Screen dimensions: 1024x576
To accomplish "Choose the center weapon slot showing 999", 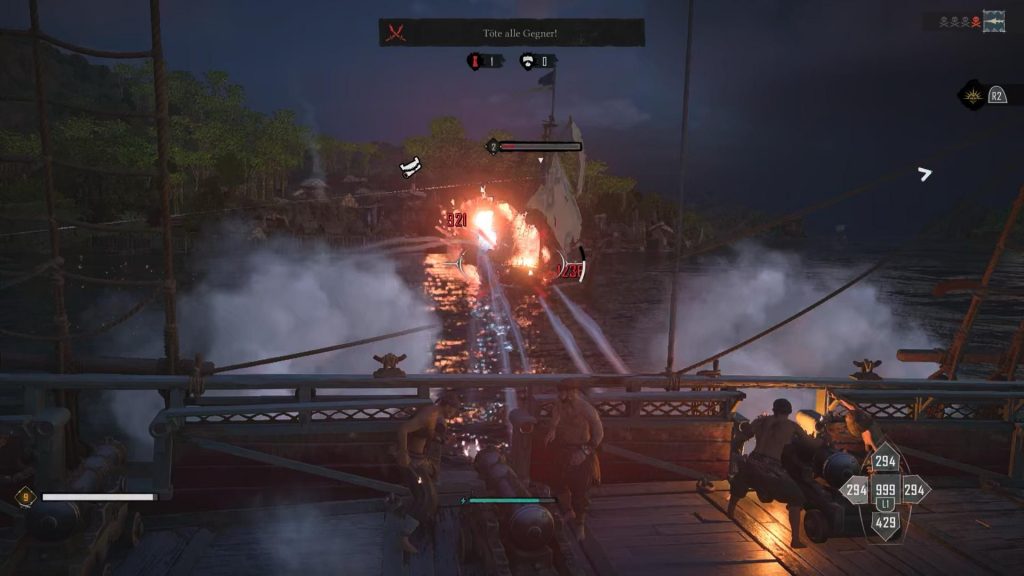I will (x=885, y=490).
